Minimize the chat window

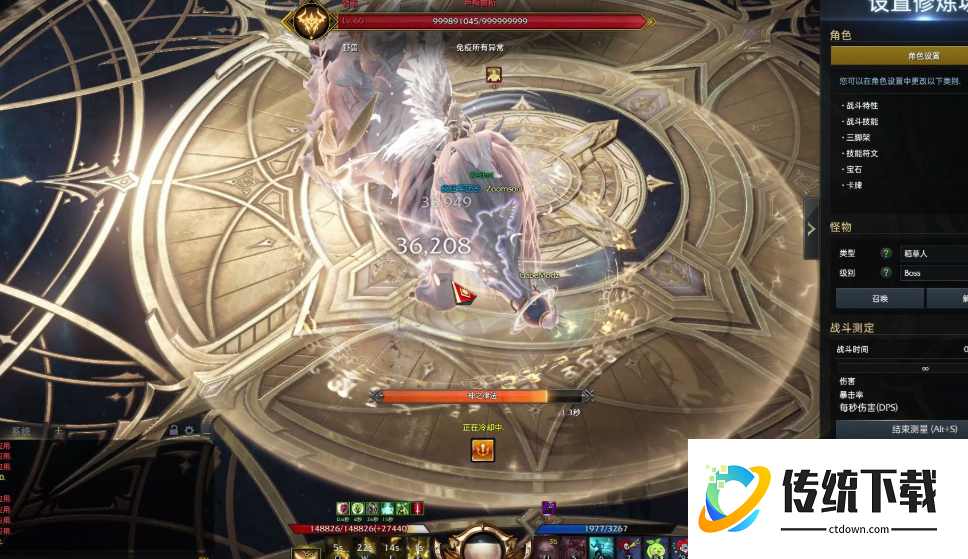(x=205, y=431)
